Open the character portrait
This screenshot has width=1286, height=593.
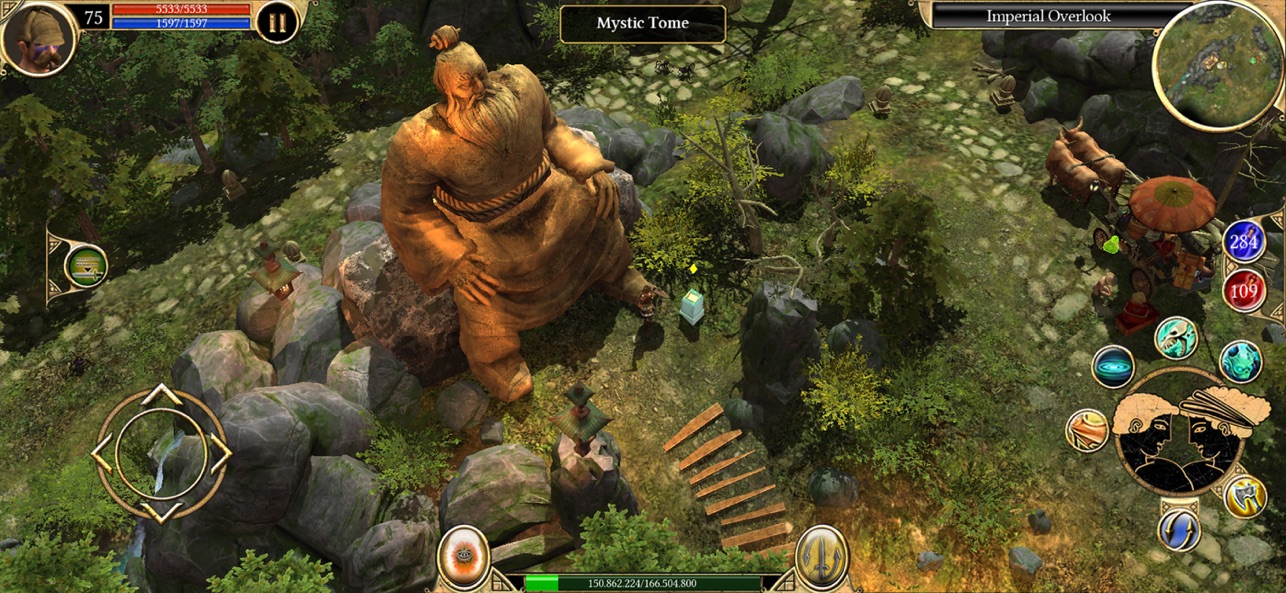point(38,38)
